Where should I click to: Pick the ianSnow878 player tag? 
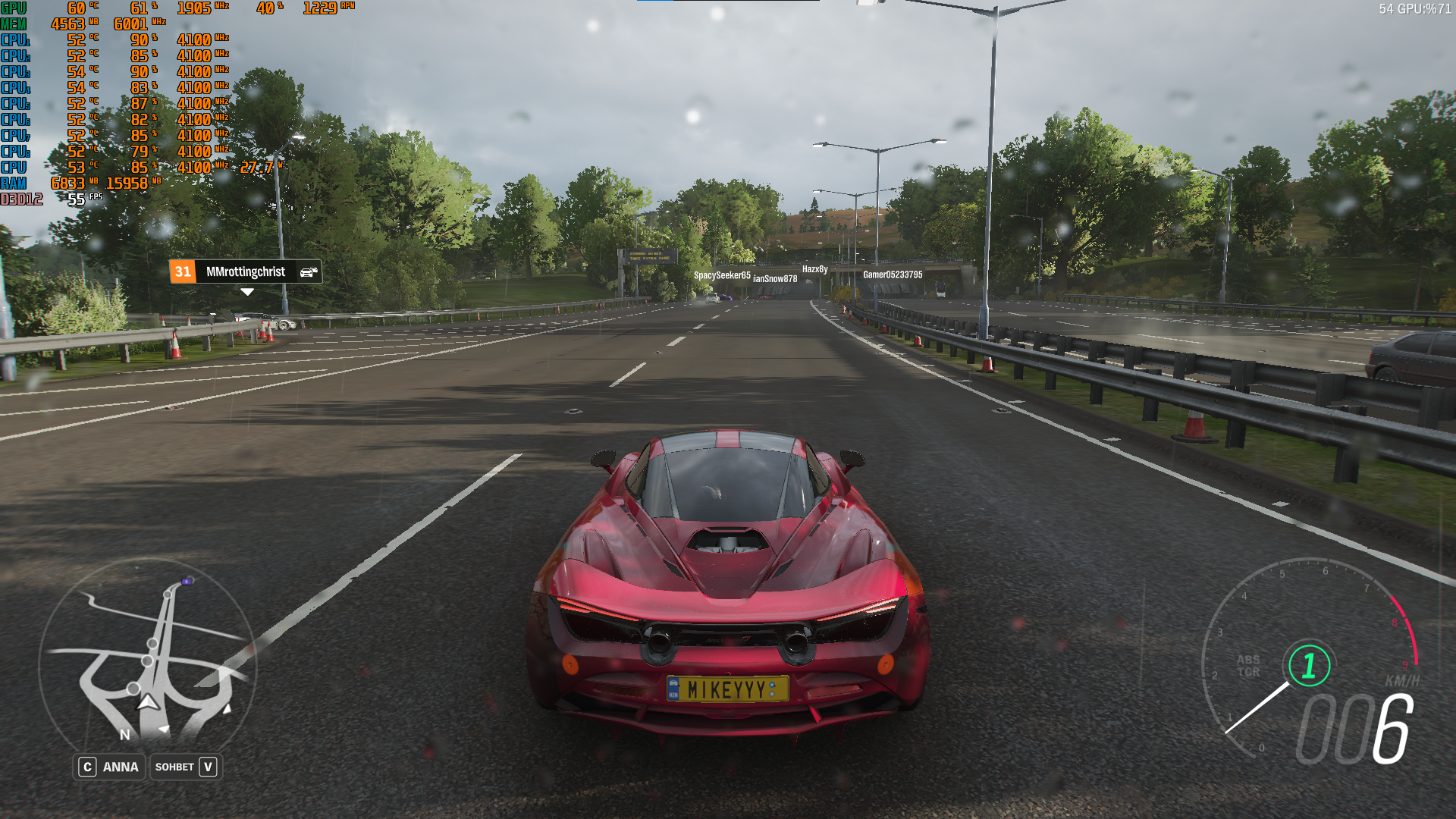(x=775, y=279)
